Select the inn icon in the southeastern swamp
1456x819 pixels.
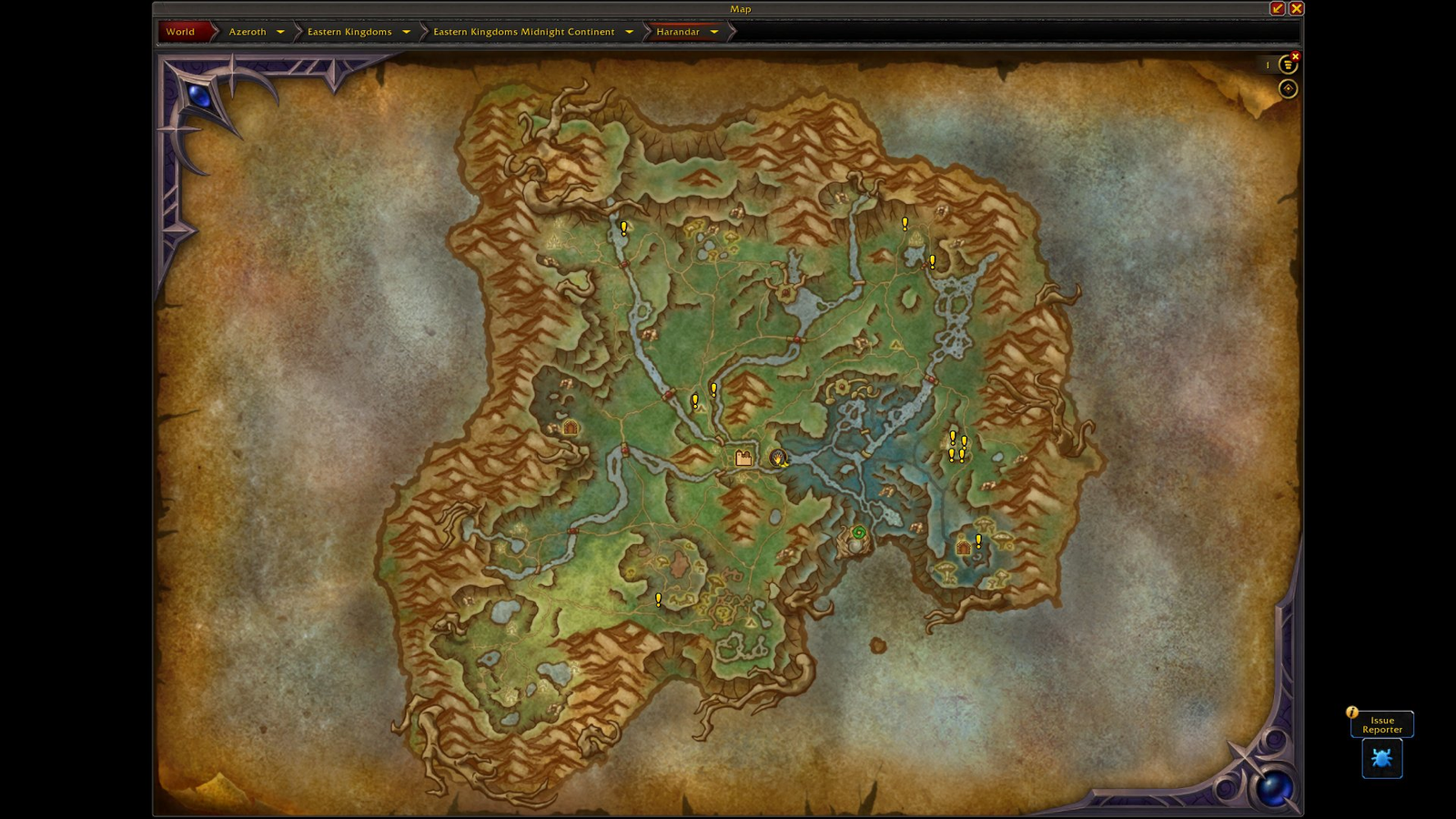click(x=962, y=549)
